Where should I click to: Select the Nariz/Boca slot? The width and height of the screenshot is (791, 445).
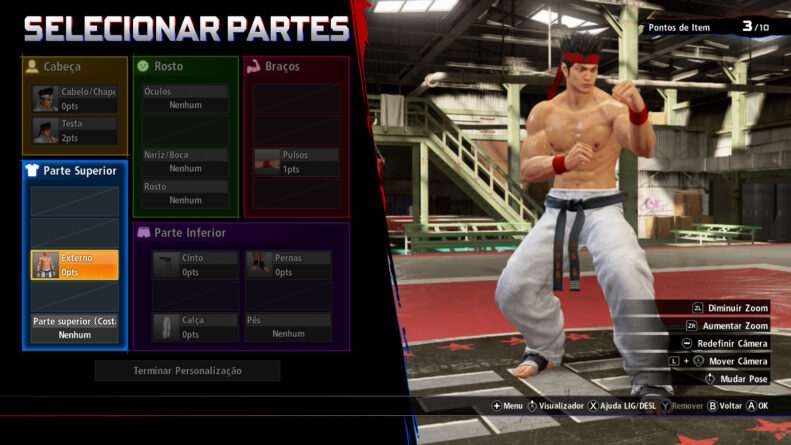(x=185, y=162)
